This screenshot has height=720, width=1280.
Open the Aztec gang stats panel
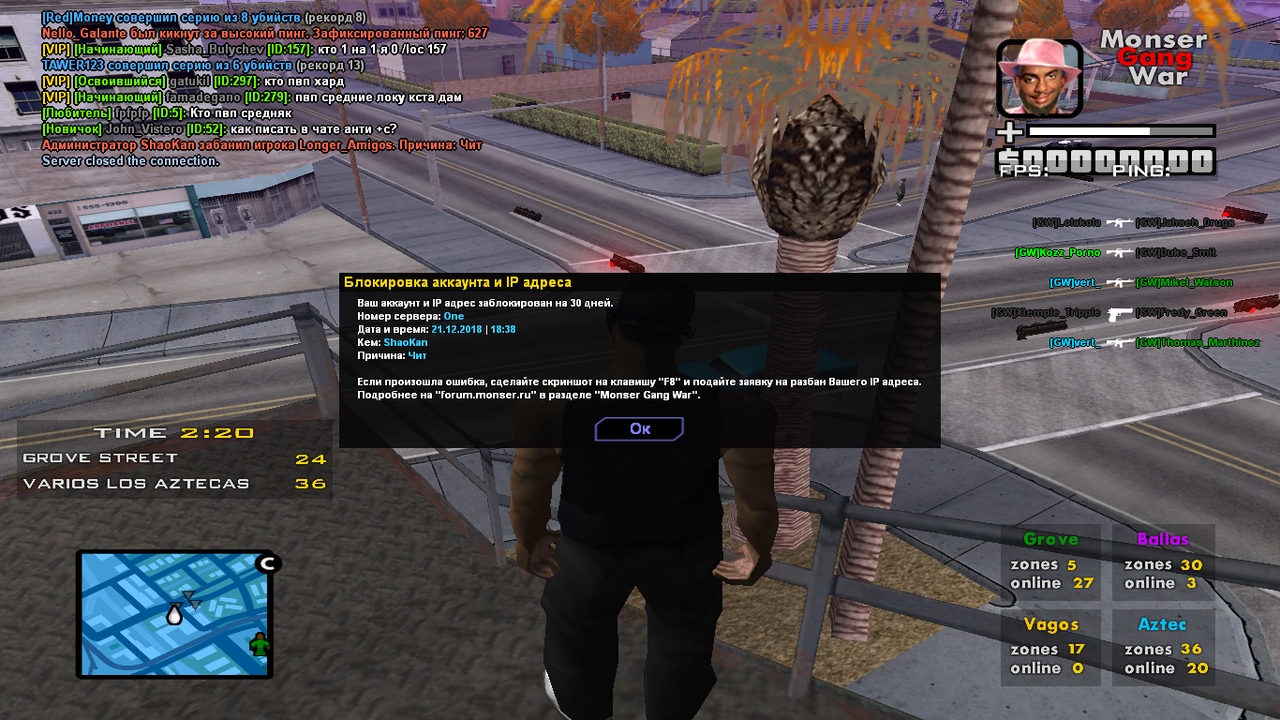click(1163, 646)
